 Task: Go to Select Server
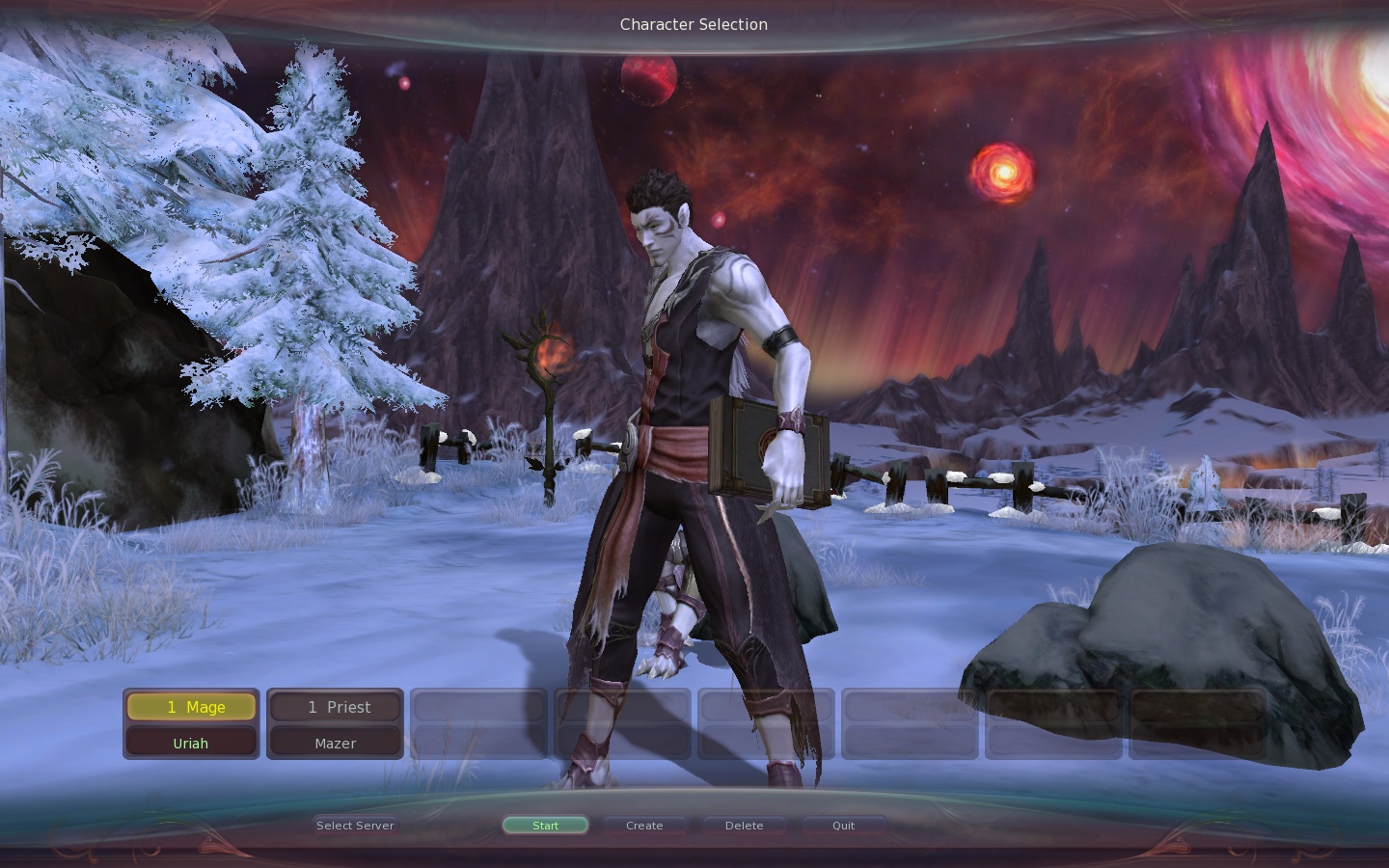tap(355, 826)
